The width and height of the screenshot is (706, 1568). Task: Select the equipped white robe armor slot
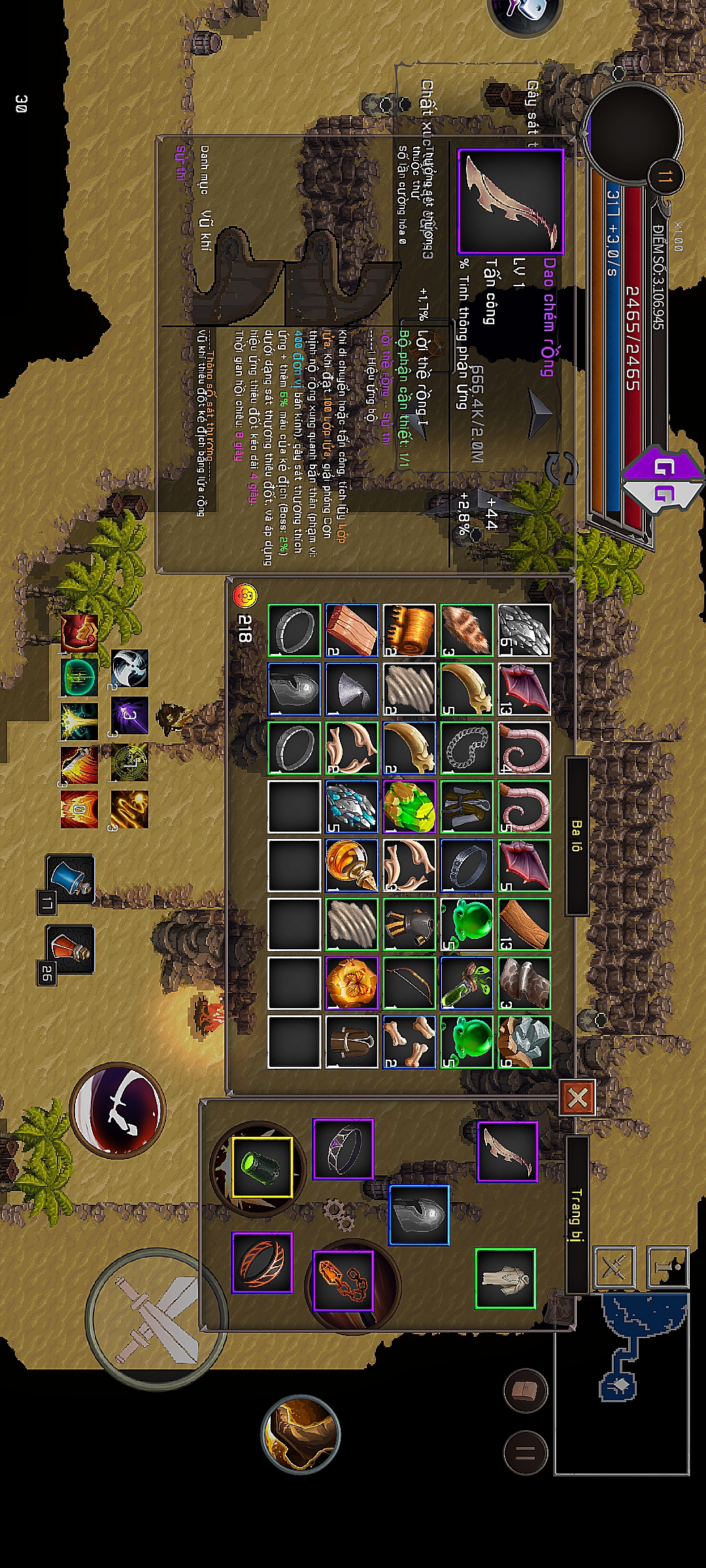tap(505, 1279)
